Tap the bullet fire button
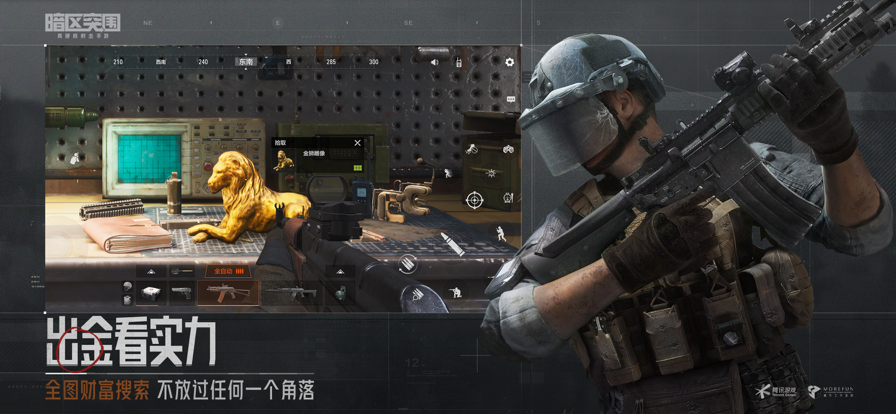 451,242
